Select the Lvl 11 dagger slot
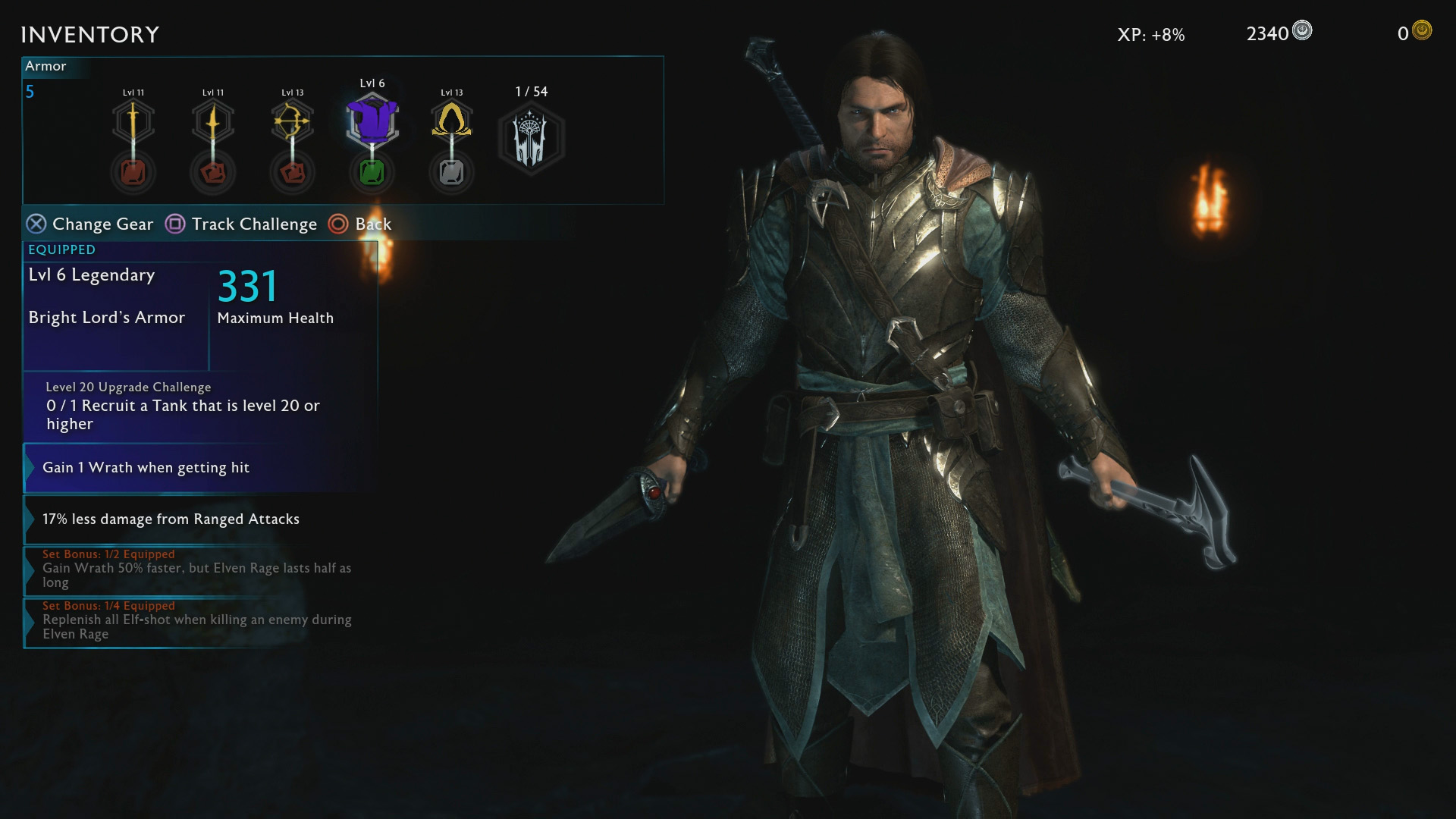The image size is (1456, 819). (x=213, y=121)
